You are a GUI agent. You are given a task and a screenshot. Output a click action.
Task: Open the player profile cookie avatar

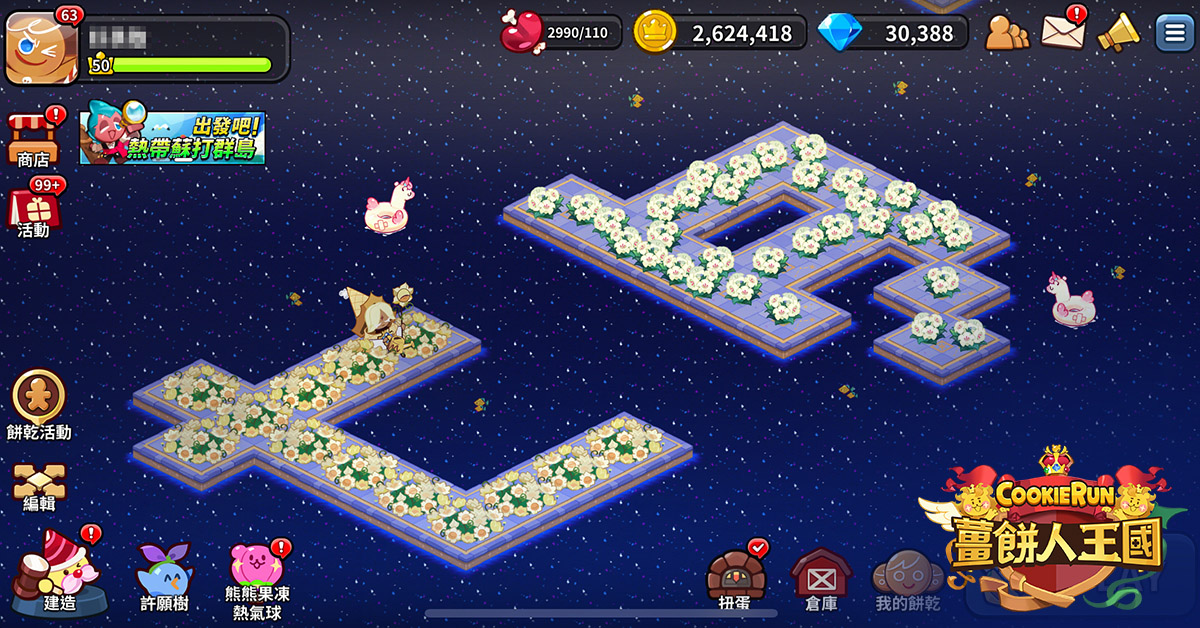(41, 47)
